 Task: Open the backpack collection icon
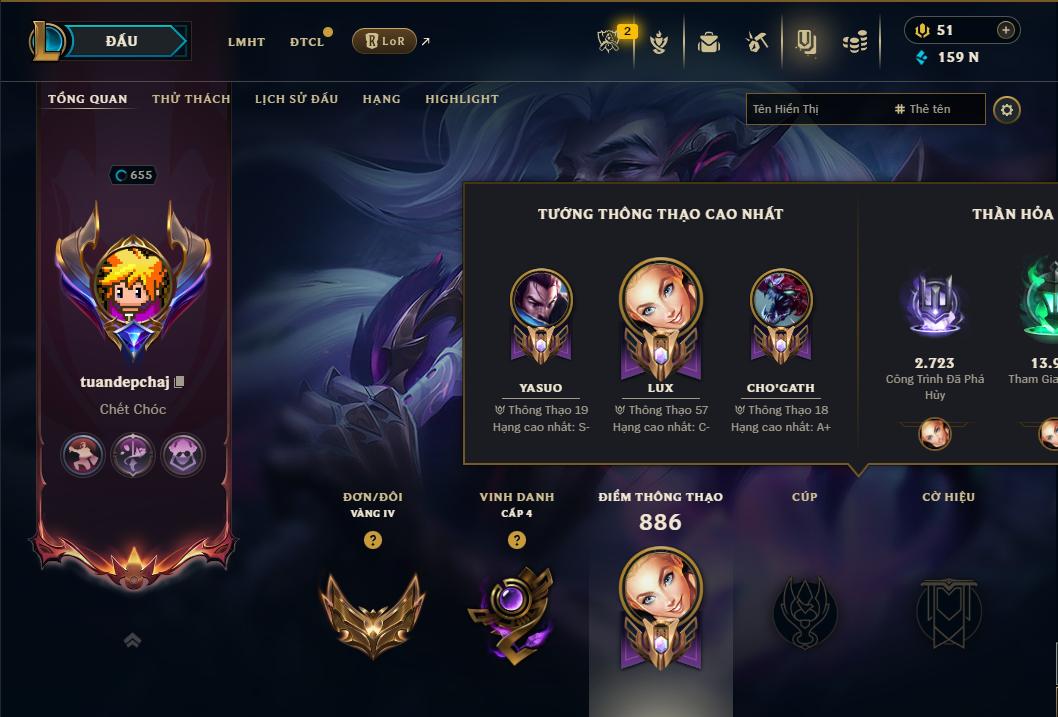tap(709, 42)
